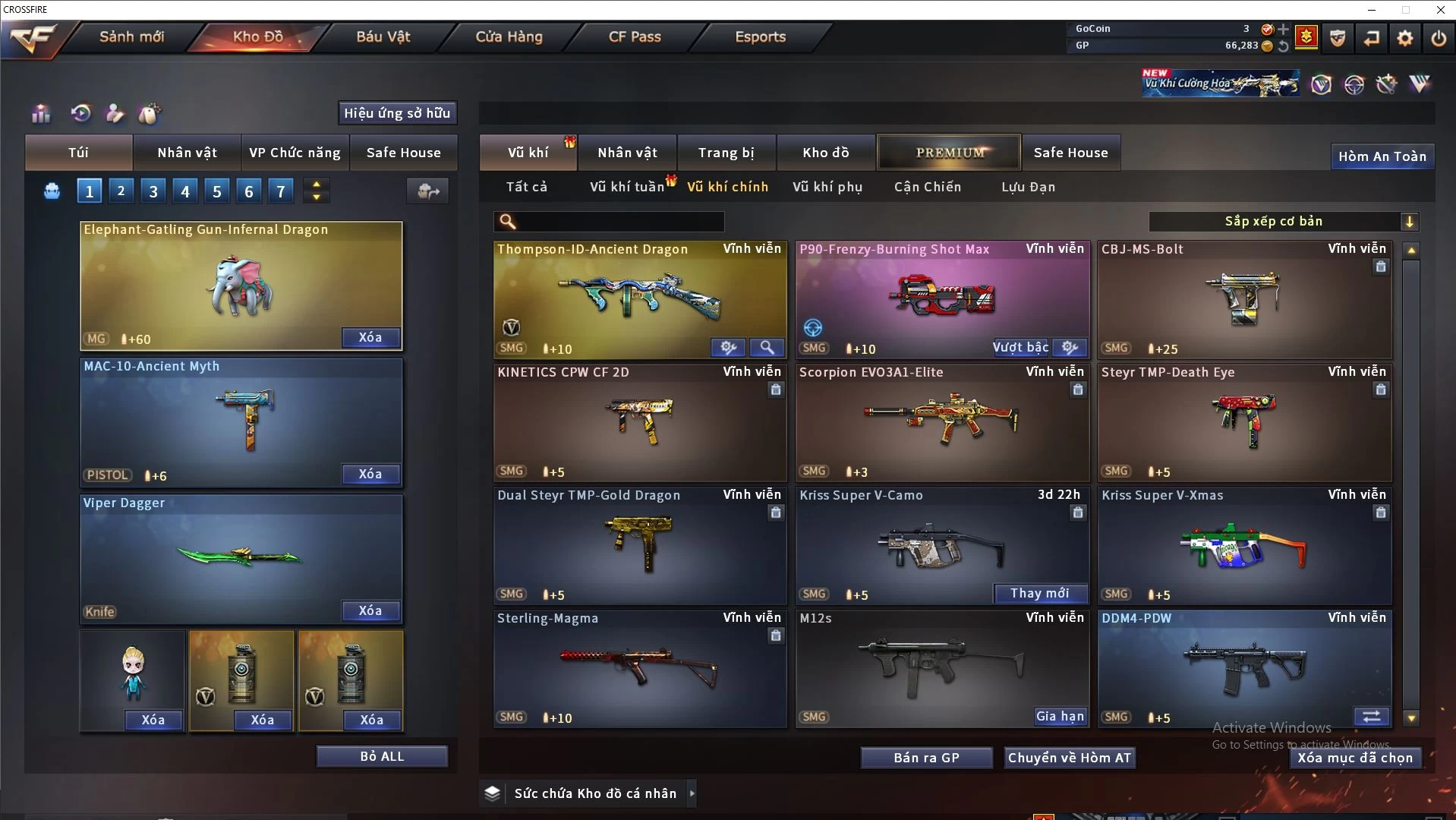Go to the Sảnh mới lobby
Viewport: 1456px width, 820px height.
click(x=131, y=36)
